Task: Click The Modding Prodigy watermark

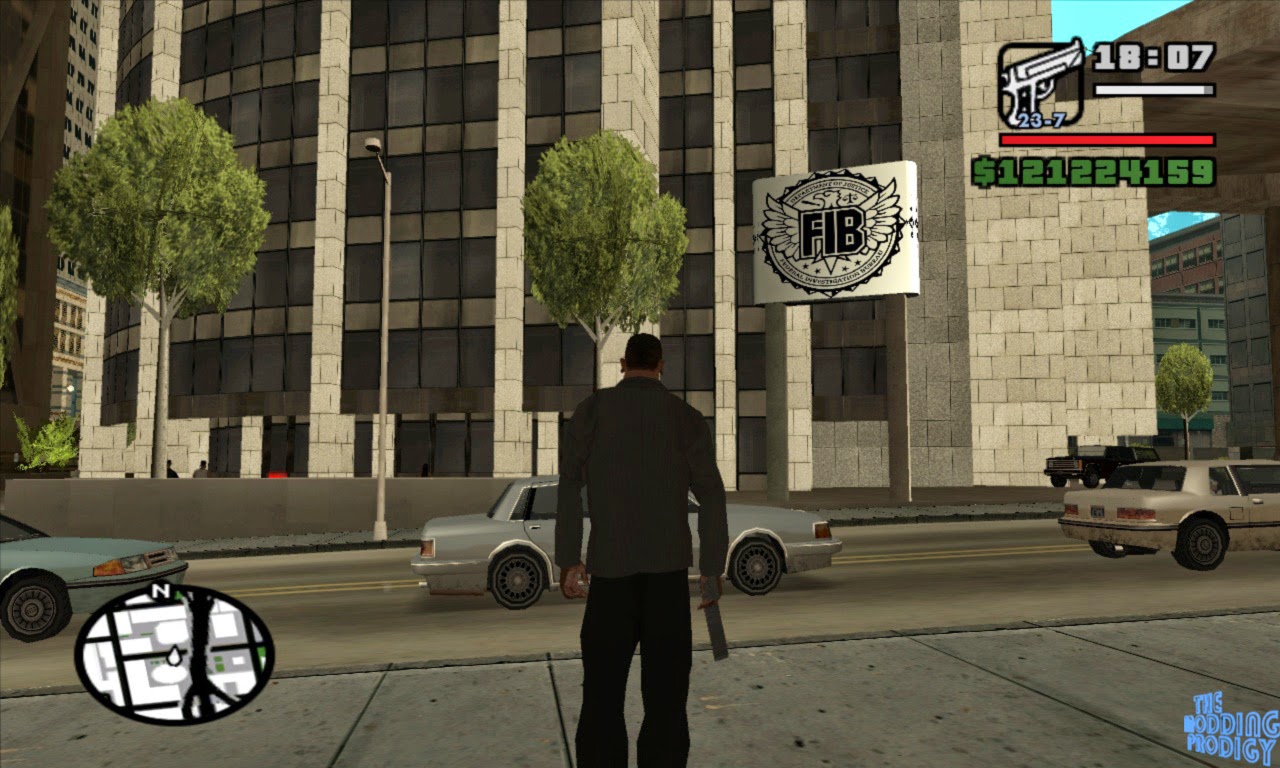Action: click(x=1227, y=723)
